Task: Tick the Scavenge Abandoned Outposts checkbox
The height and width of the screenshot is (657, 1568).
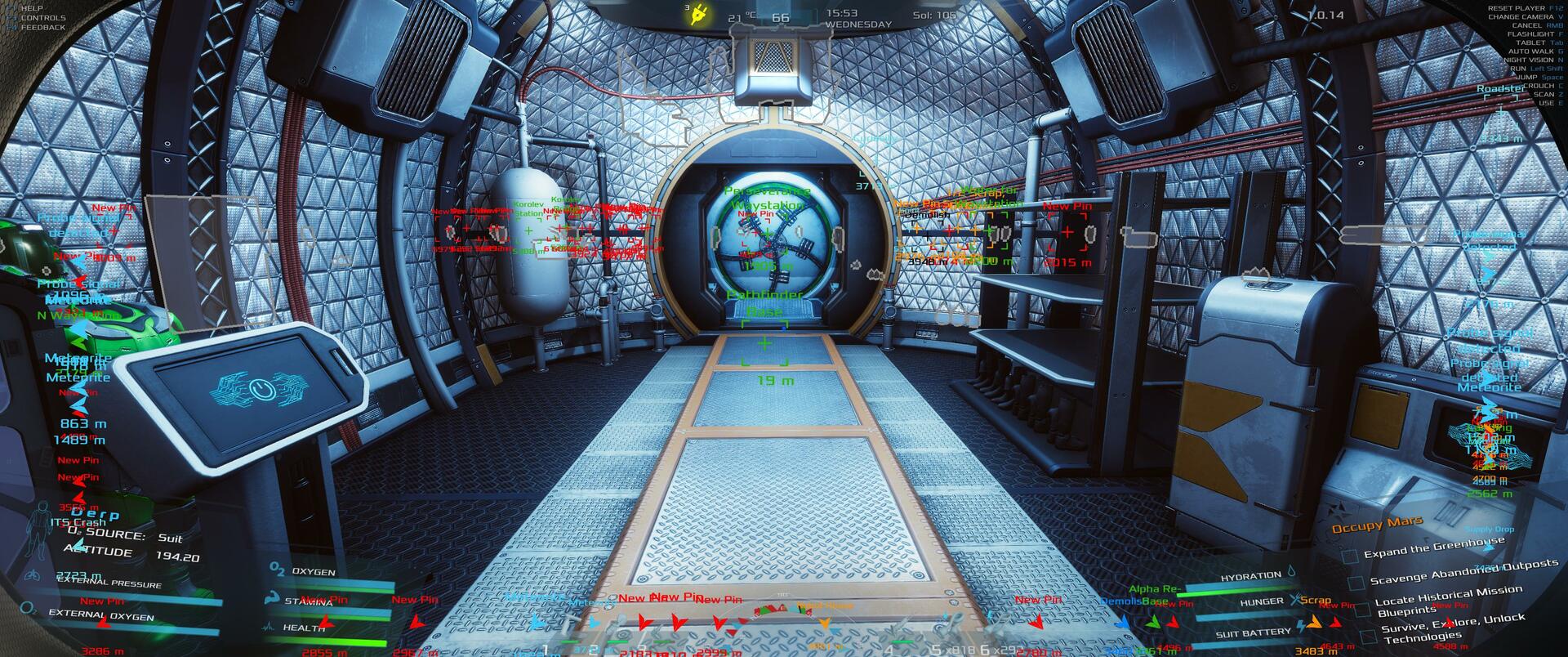Action: pyautogui.click(x=1356, y=583)
